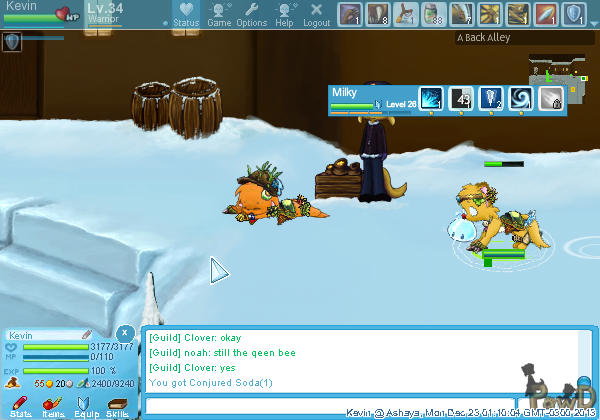Open the Skills book
Screen dimensions: 600x420
pos(118,405)
